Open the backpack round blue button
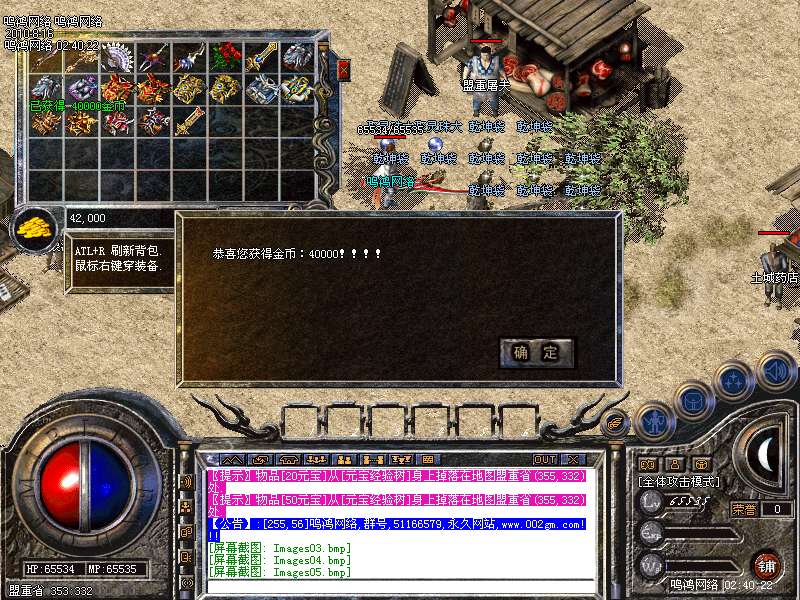Image resolution: width=800 pixels, height=600 pixels. (692, 400)
